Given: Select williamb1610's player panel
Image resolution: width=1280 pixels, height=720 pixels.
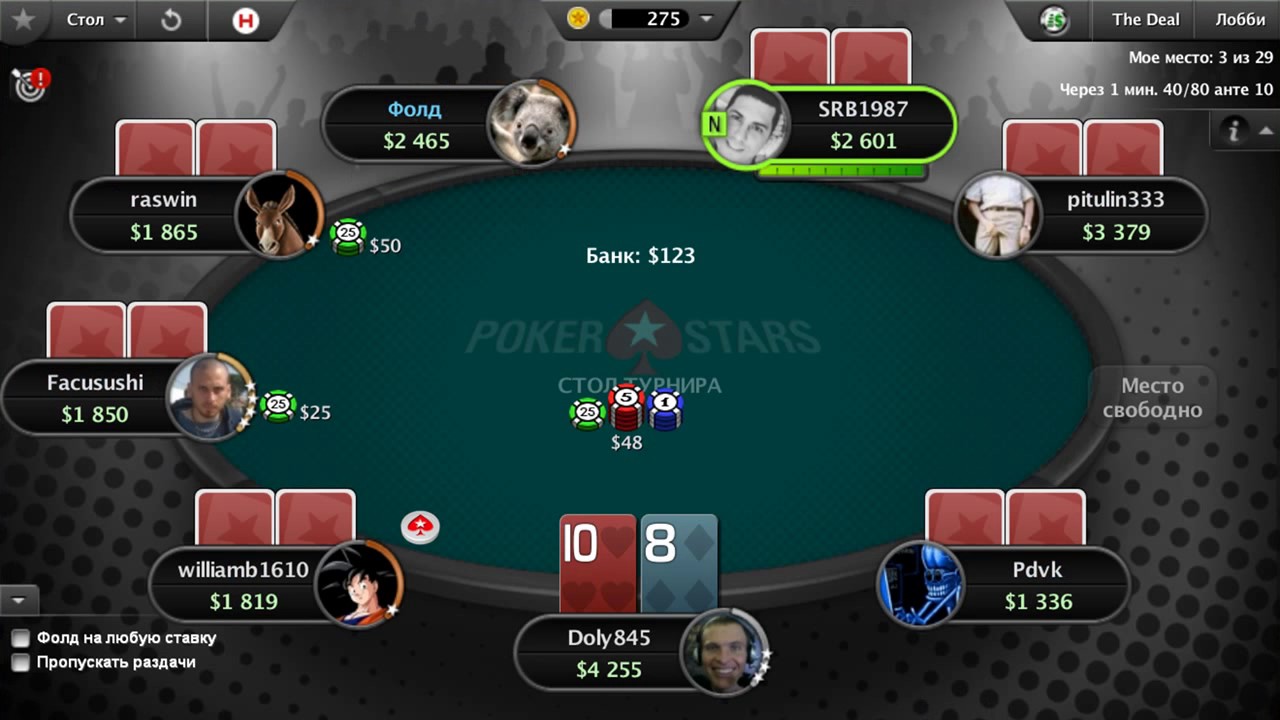Looking at the screenshot, I should point(243,585).
